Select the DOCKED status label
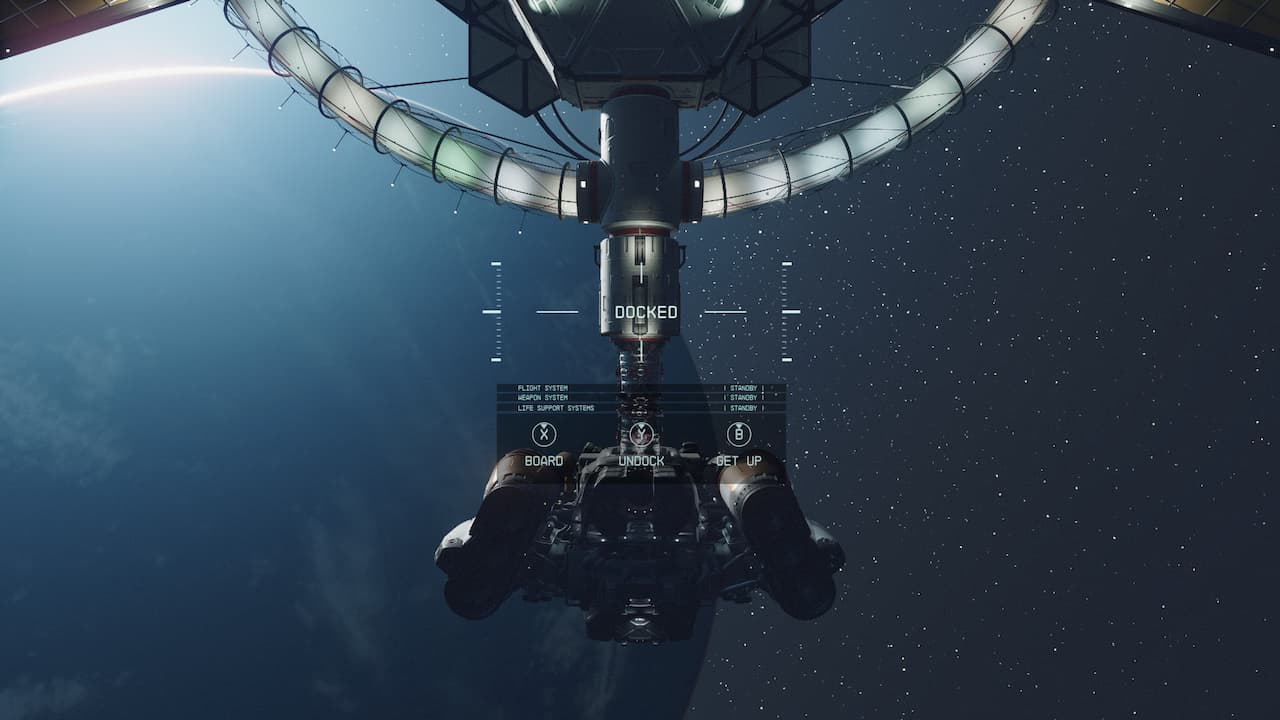 point(645,312)
